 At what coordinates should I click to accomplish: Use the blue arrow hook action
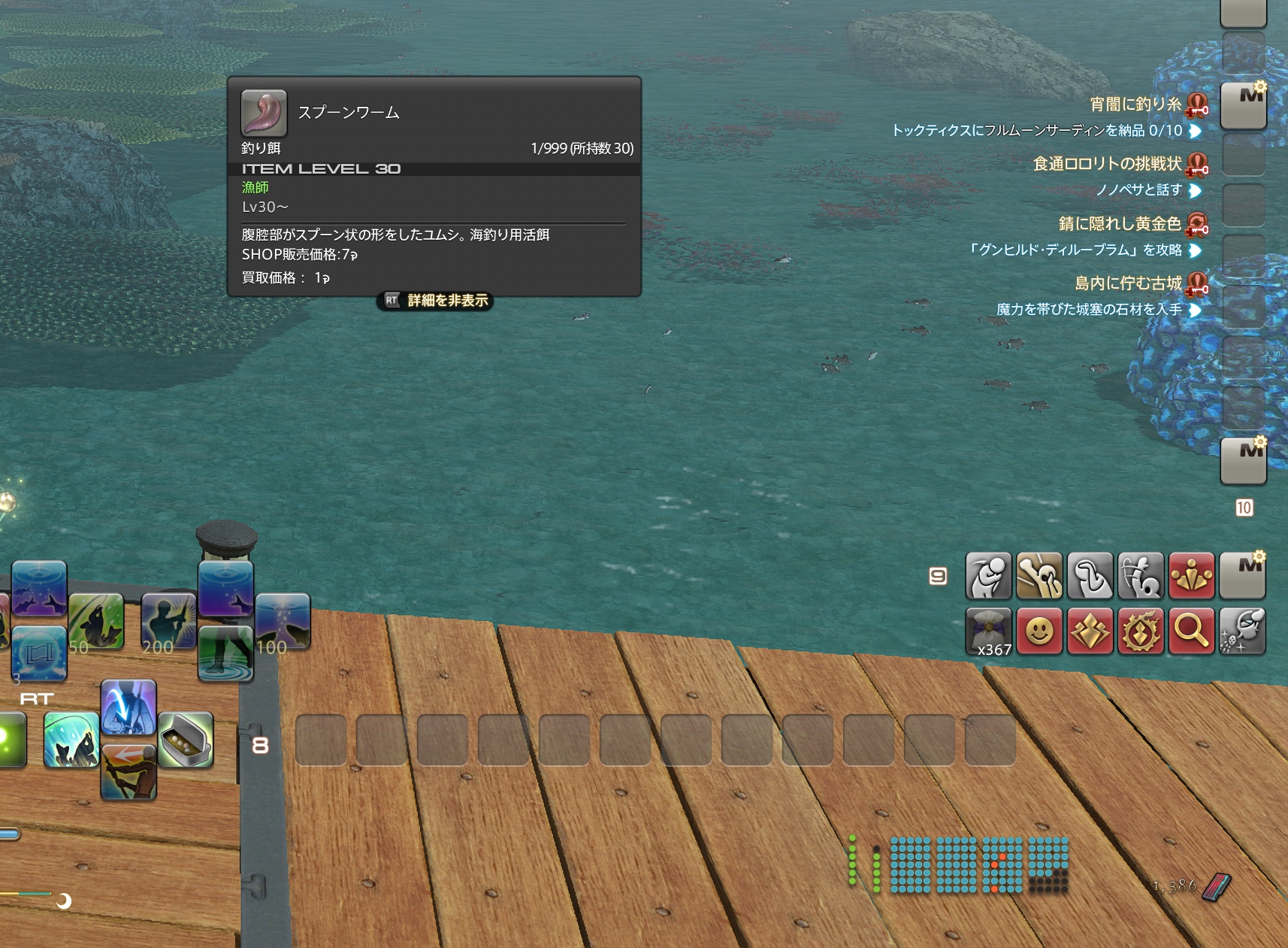tap(128, 707)
